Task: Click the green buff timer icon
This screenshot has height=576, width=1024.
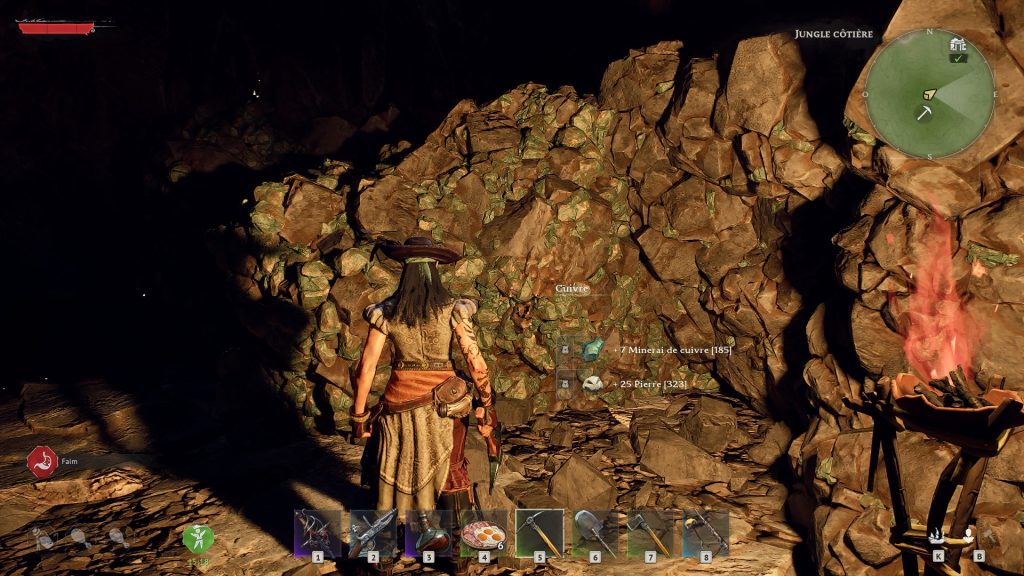Action: coord(197,539)
